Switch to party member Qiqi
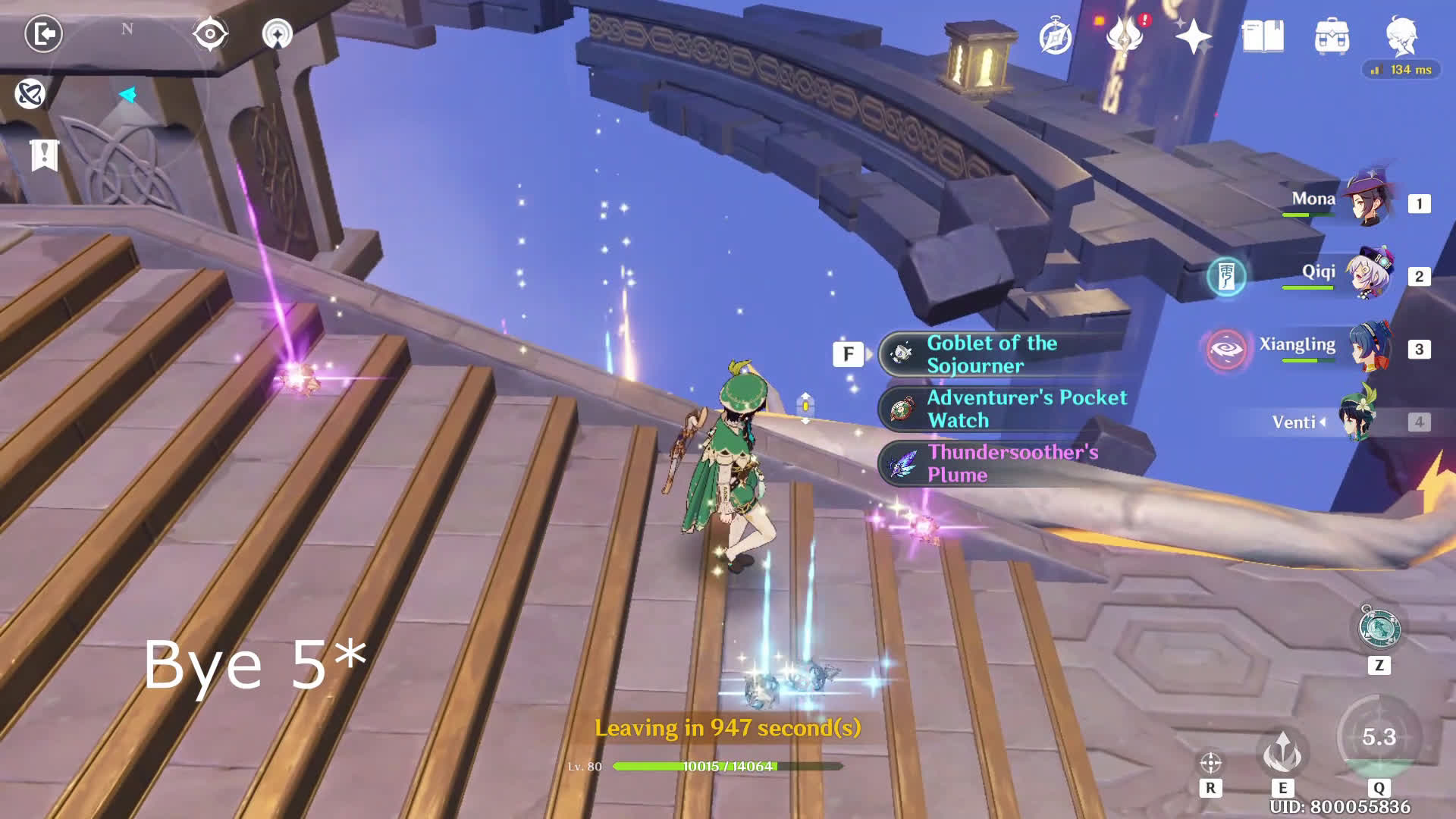Screen dimensions: 1456x819 pos(1367,275)
